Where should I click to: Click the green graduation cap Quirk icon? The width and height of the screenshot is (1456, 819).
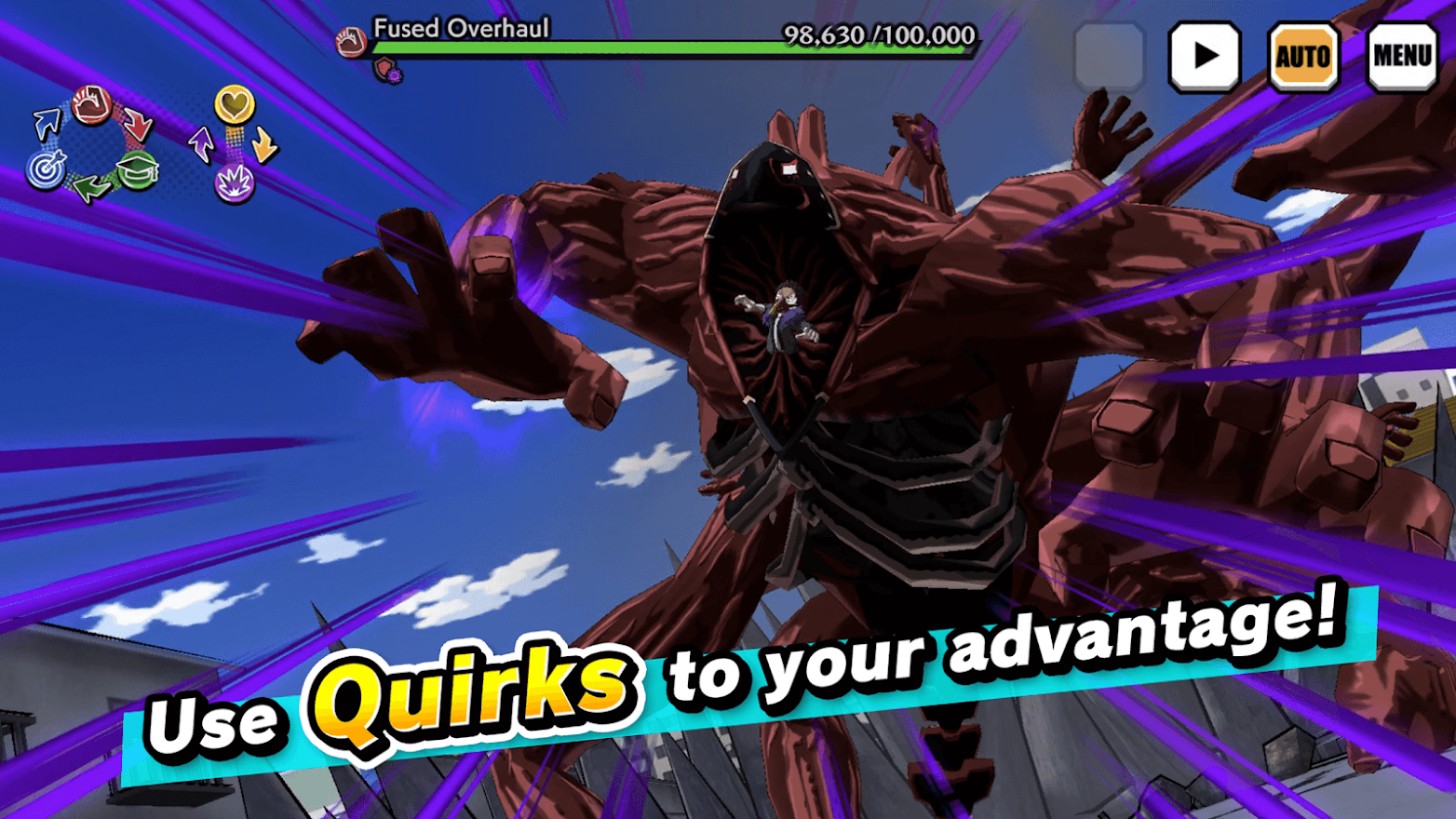coord(137,171)
